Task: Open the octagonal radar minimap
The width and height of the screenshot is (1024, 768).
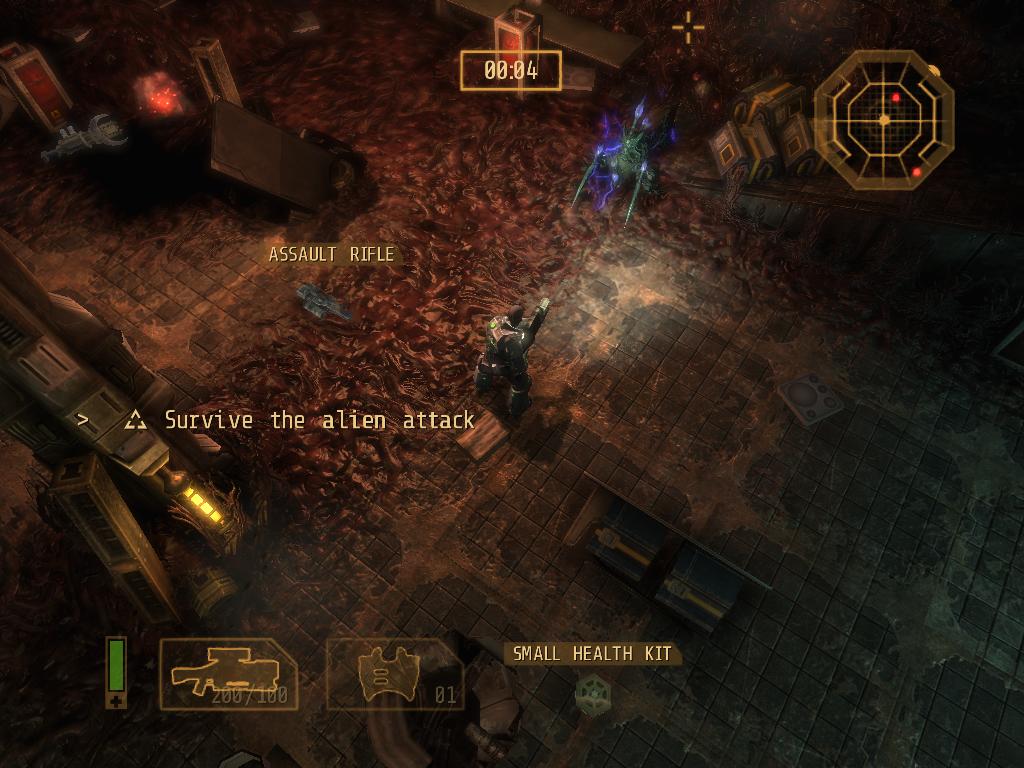Action: point(883,120)
